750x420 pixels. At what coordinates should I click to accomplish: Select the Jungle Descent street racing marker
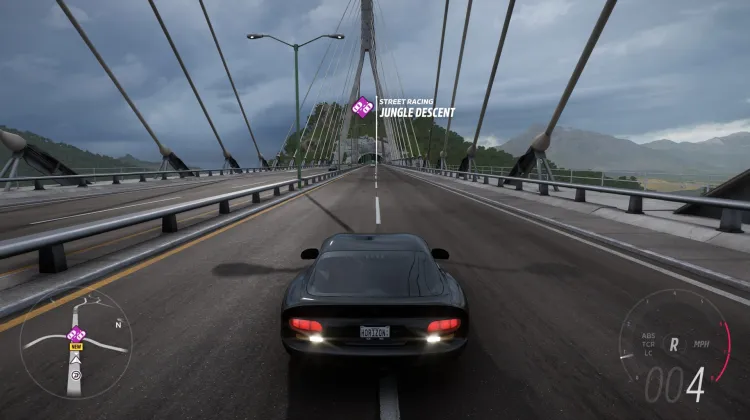pyautogui.click(x=363, y=106)
